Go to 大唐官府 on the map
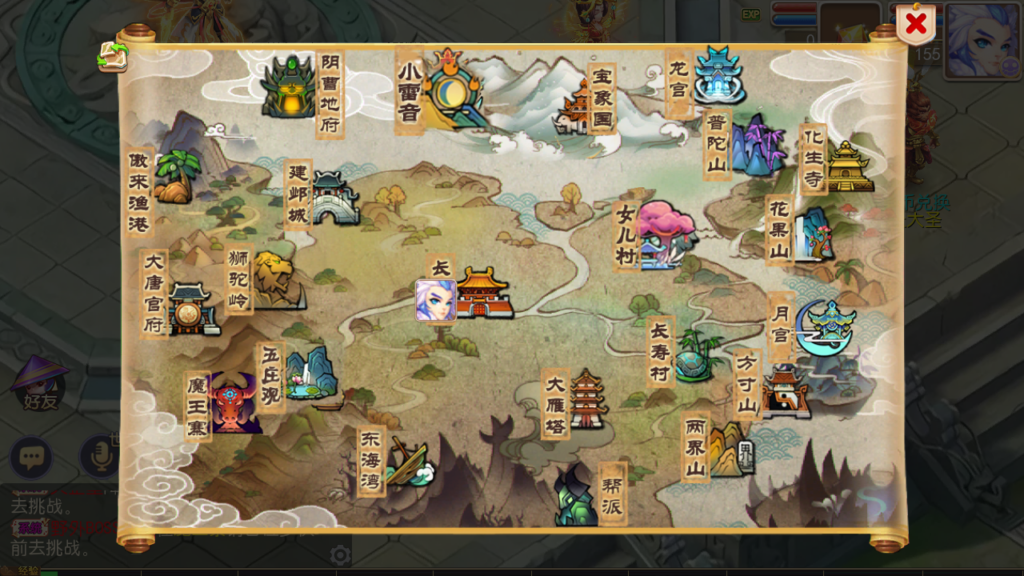 192,308
